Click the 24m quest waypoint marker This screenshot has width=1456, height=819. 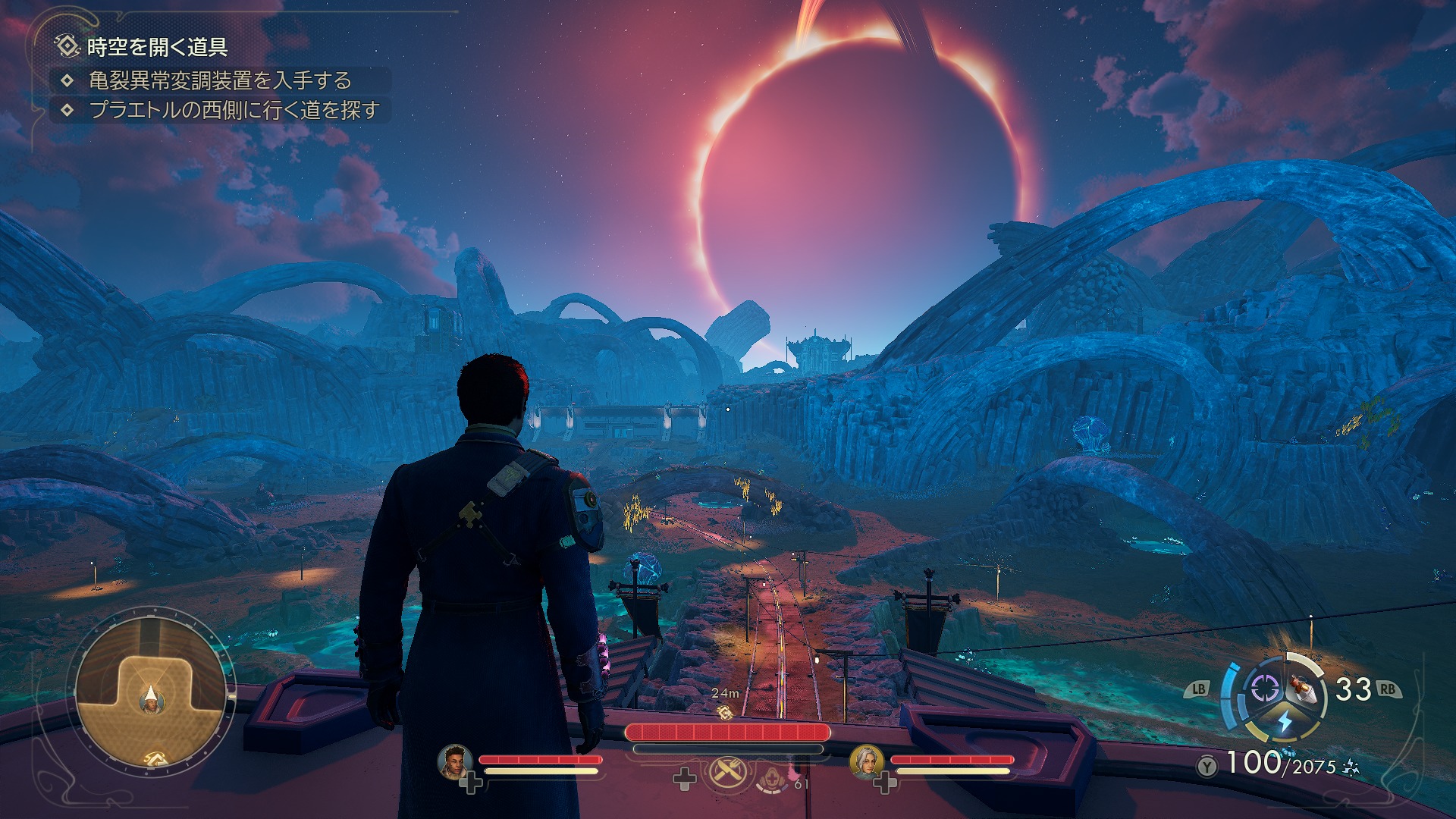click(x=725, y=712)
